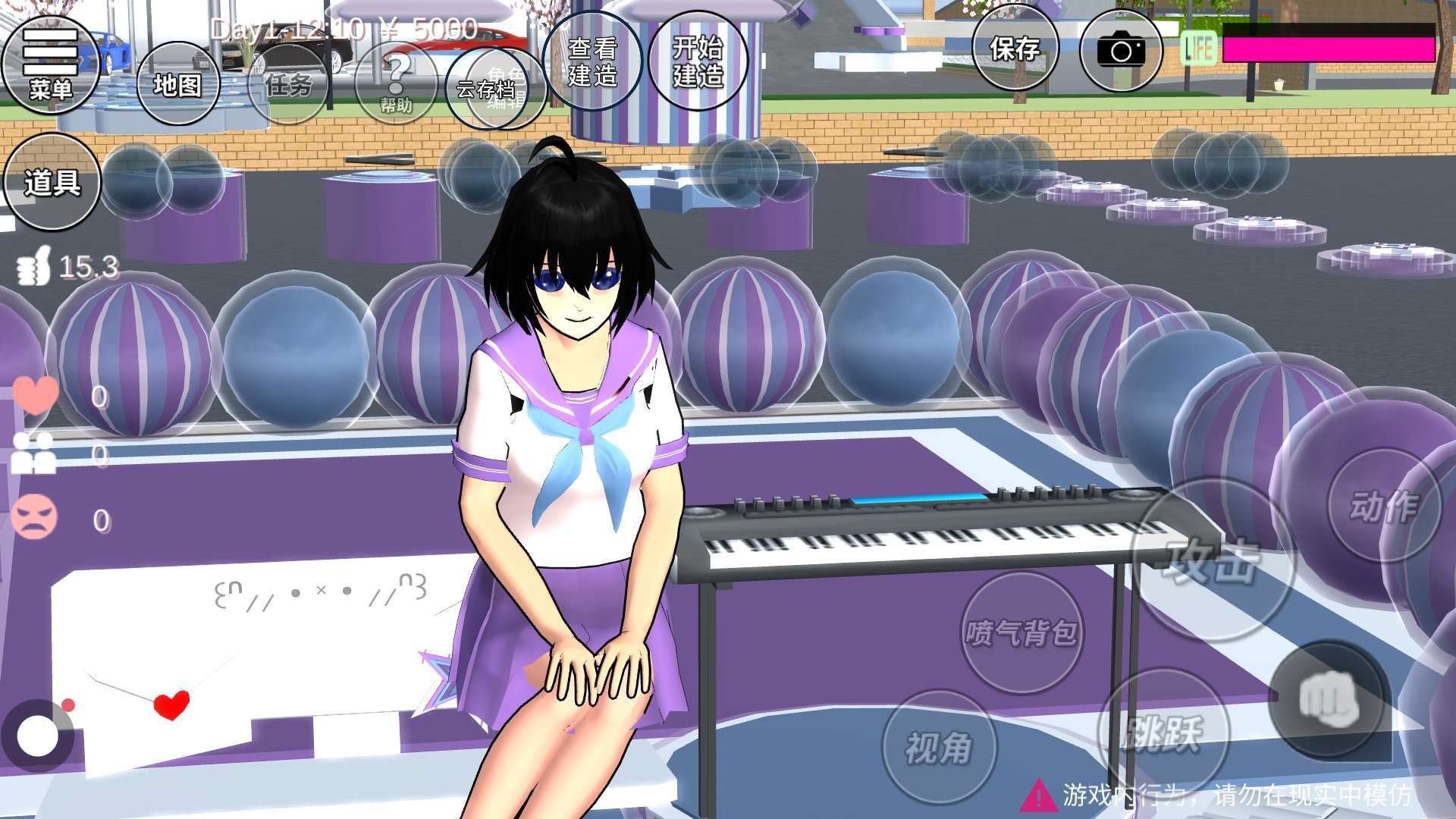Screen dimensions: 1456x819
Task: Use the 喷气背包 jetpack button
Action: [x=1021, y=632]
